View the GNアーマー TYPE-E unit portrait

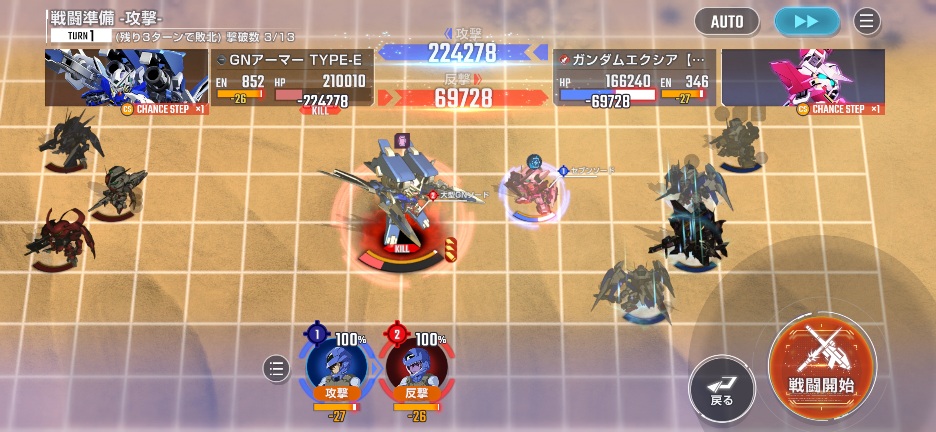(x=126, y=77)
